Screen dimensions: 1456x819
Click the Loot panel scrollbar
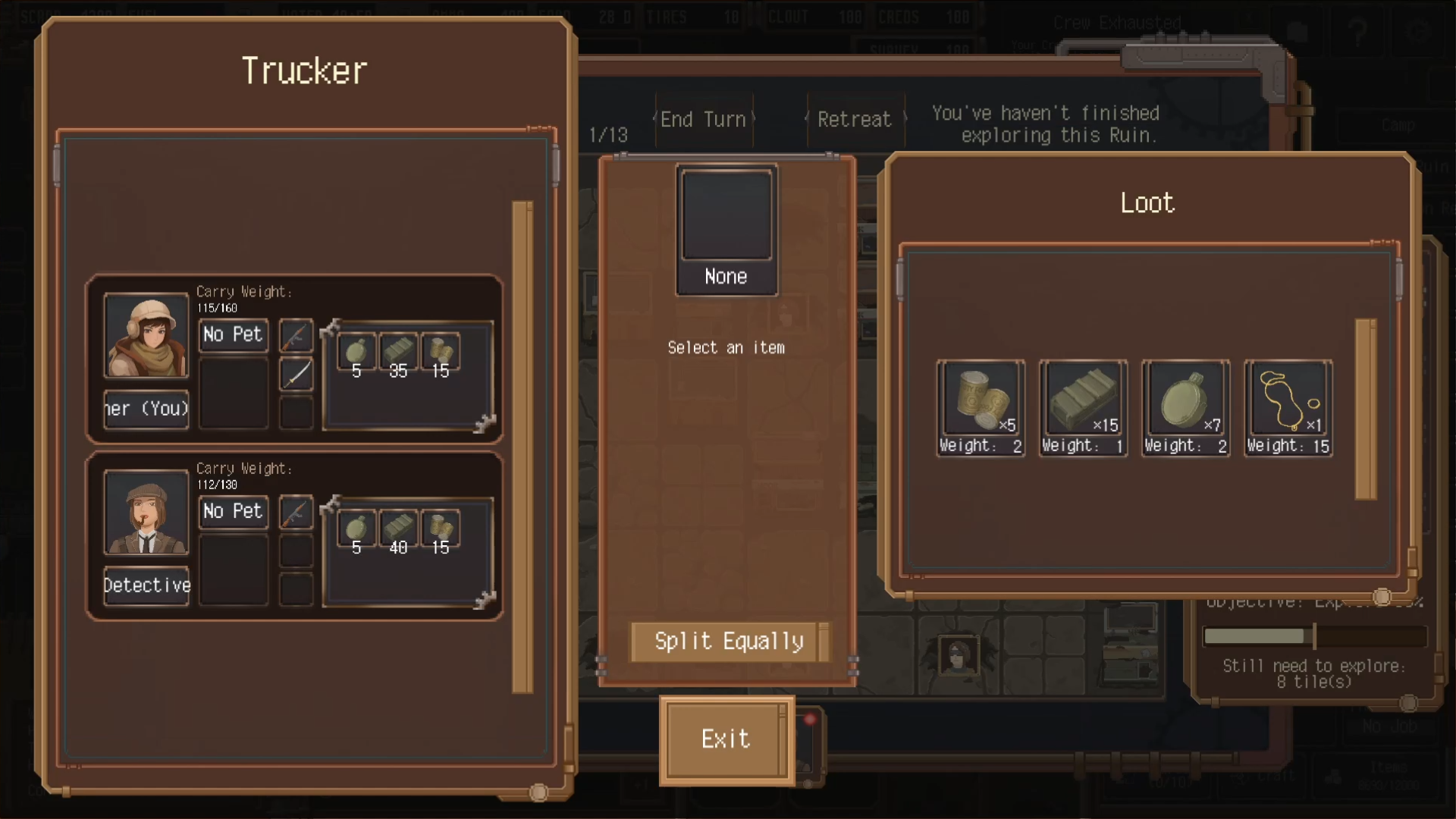(x=1366, y=409)
